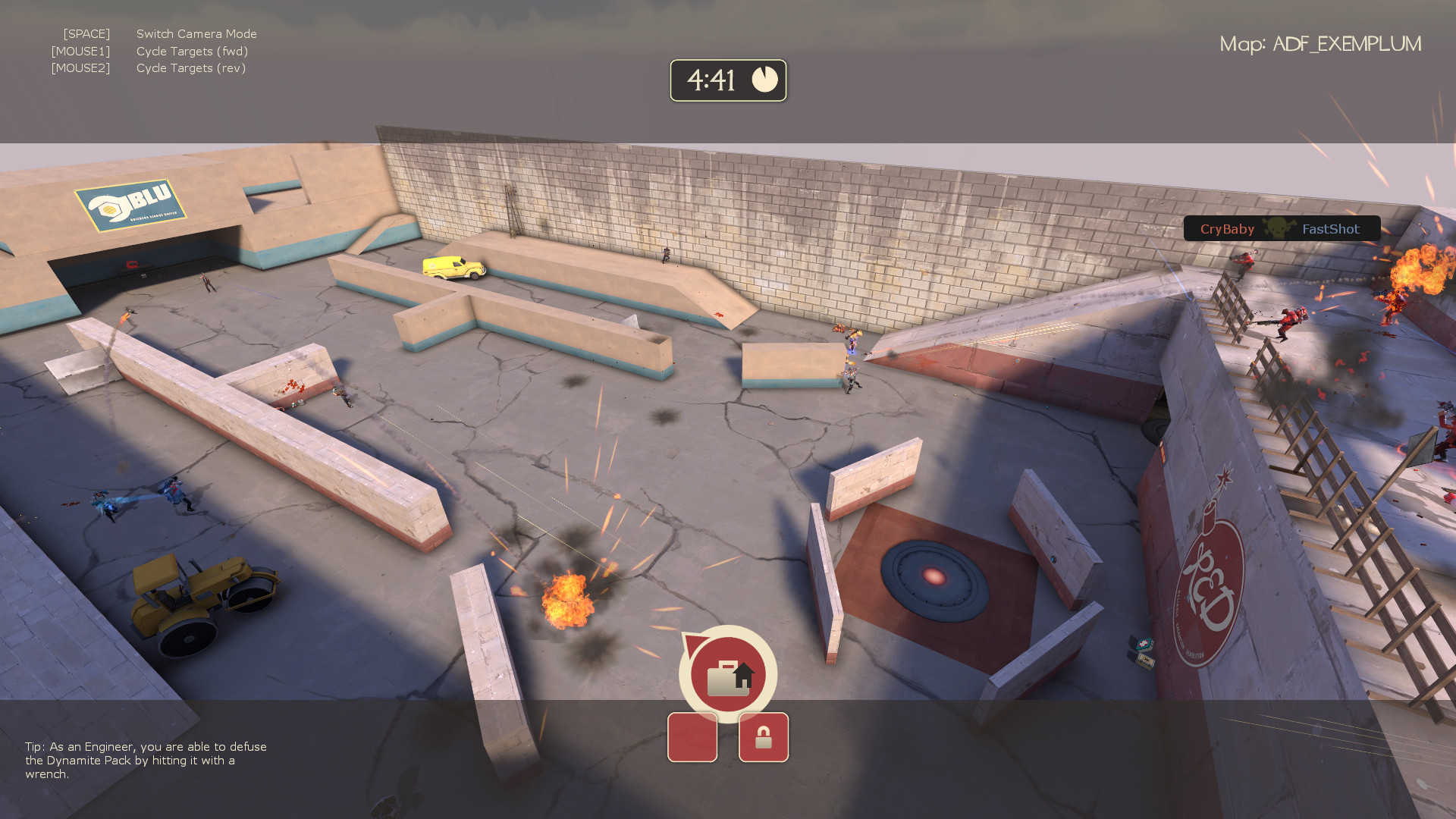The image size is (1456, 819).
Task: Select the Switch Camera Mode binding entry
Action: (x=196, y=33)
